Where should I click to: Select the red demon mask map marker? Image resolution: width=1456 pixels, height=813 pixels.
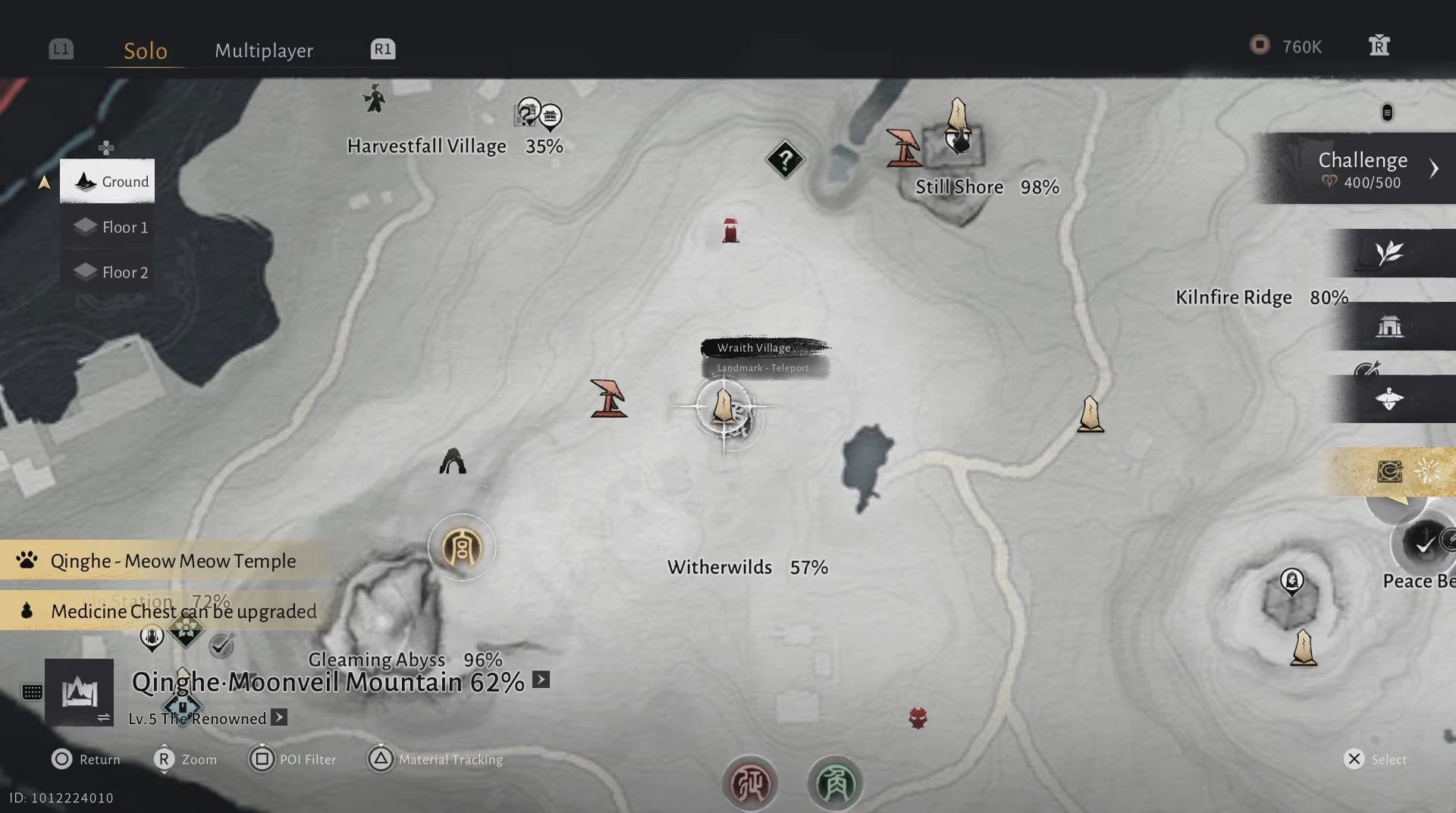coord(918,717)
